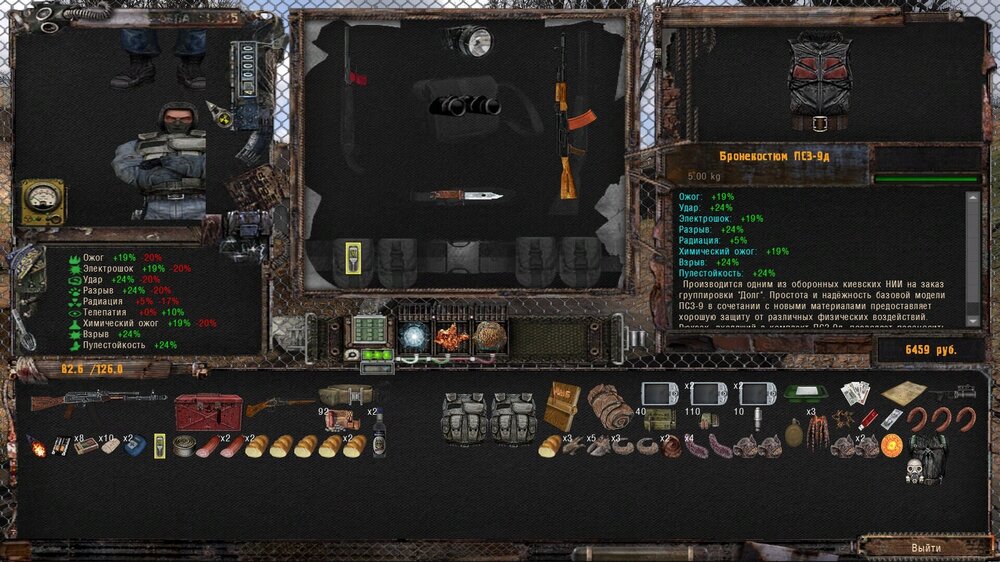
Task: Click the stack of rouble banknotes
Action: (x=856, y=393)
